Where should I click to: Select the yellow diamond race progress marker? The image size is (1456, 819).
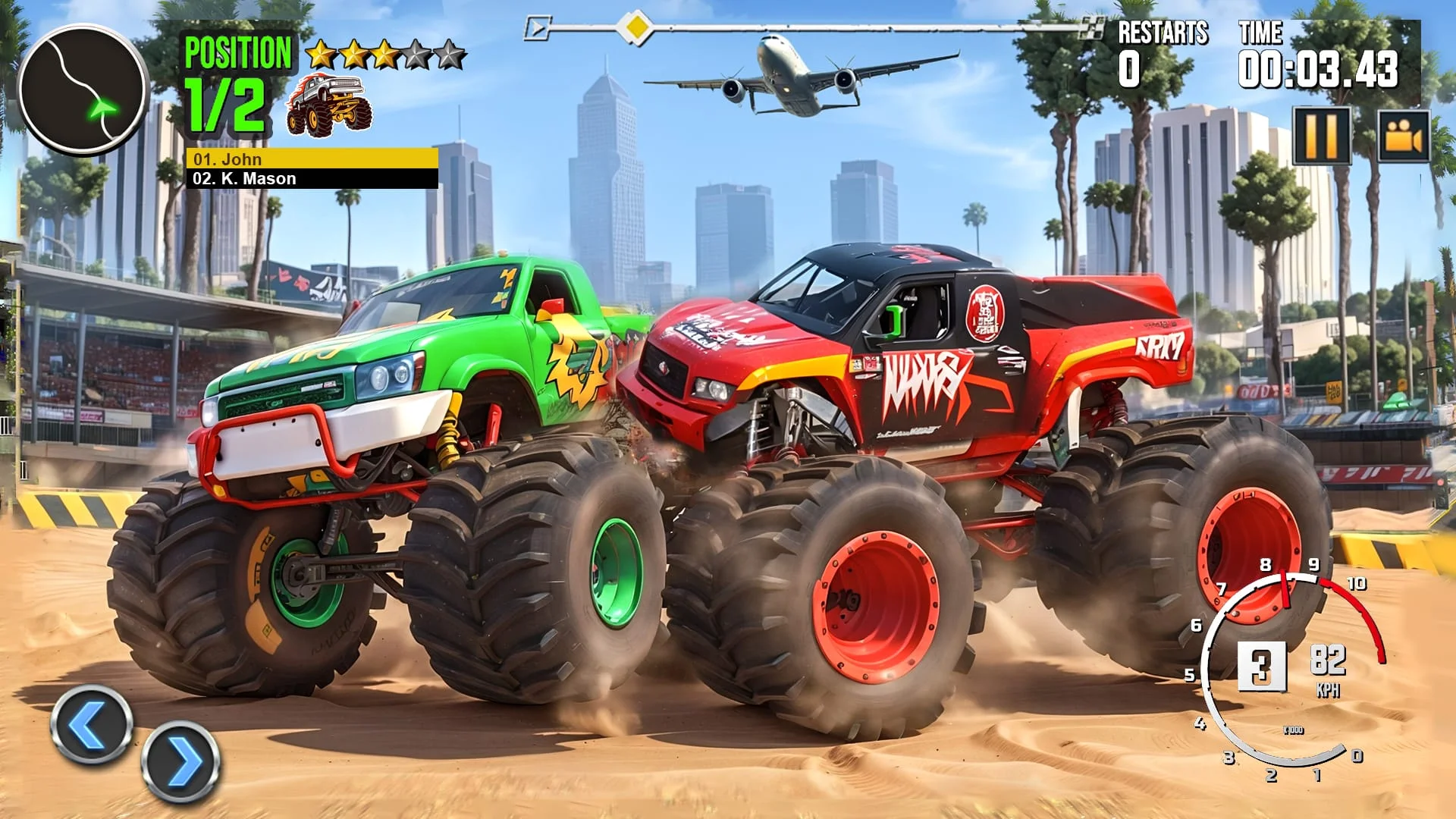point(634,27)
